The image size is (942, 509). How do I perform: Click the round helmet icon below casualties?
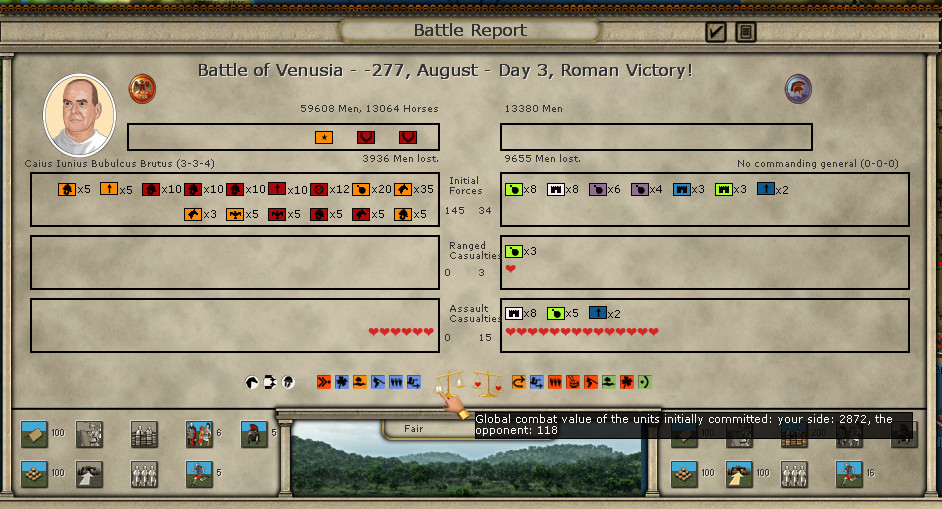pos(288,381)
